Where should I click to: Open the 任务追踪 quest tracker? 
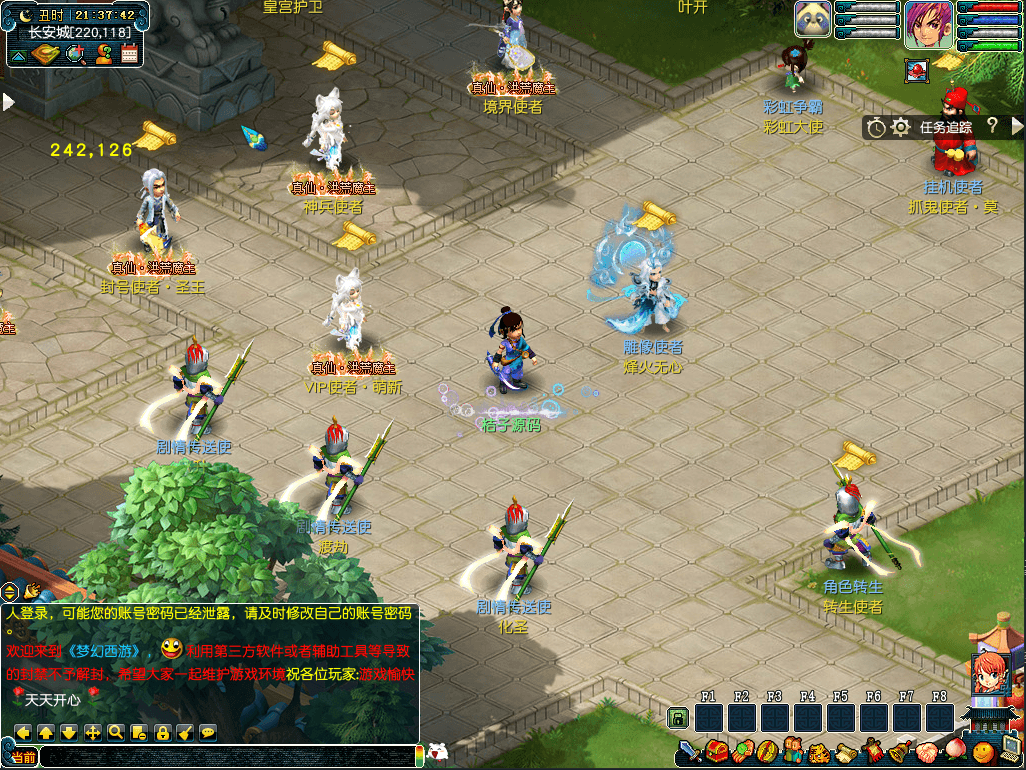tap(945, 127)
